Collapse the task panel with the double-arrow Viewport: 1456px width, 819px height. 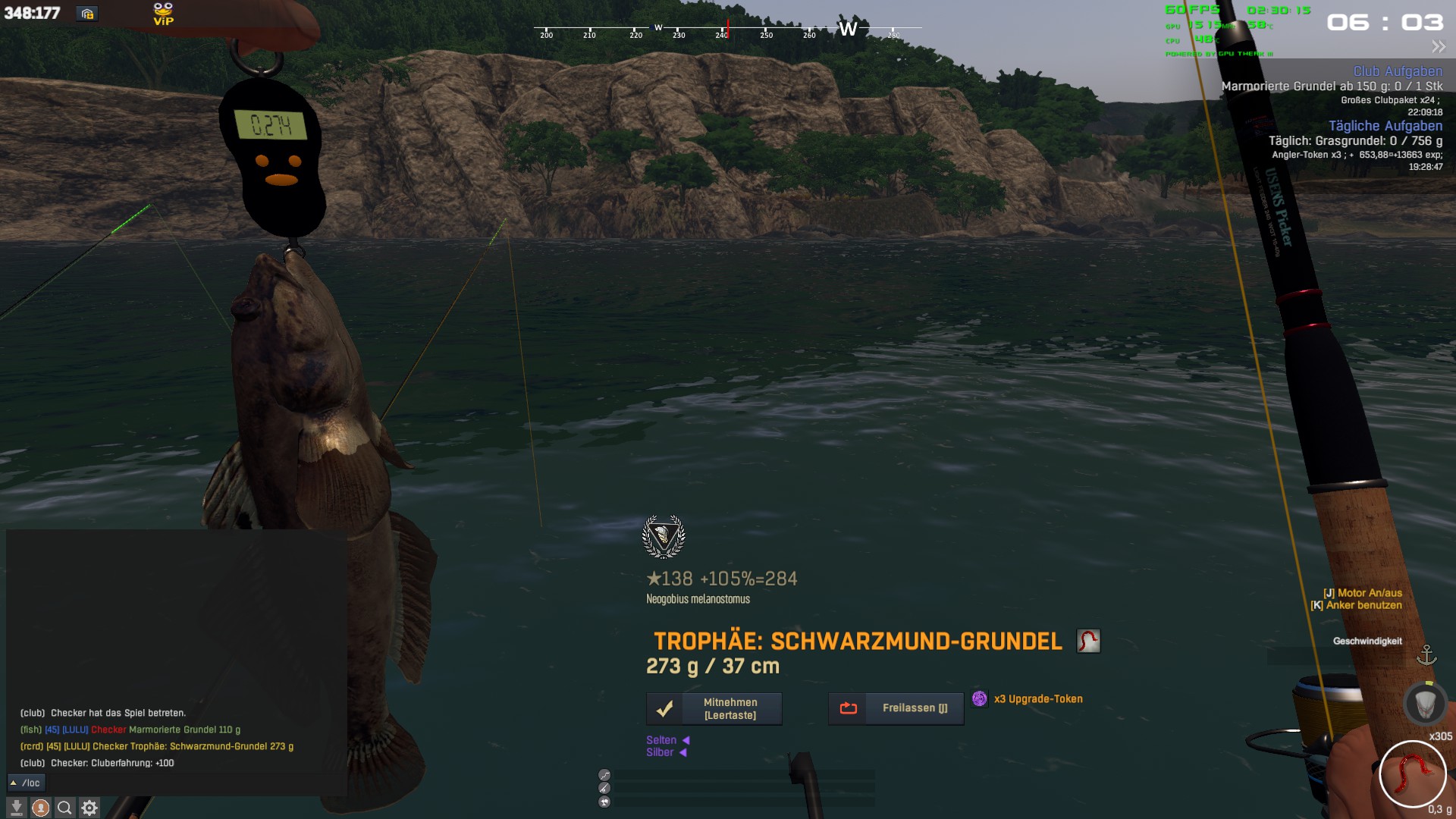pyautogui.click(x=1438, y=47)
